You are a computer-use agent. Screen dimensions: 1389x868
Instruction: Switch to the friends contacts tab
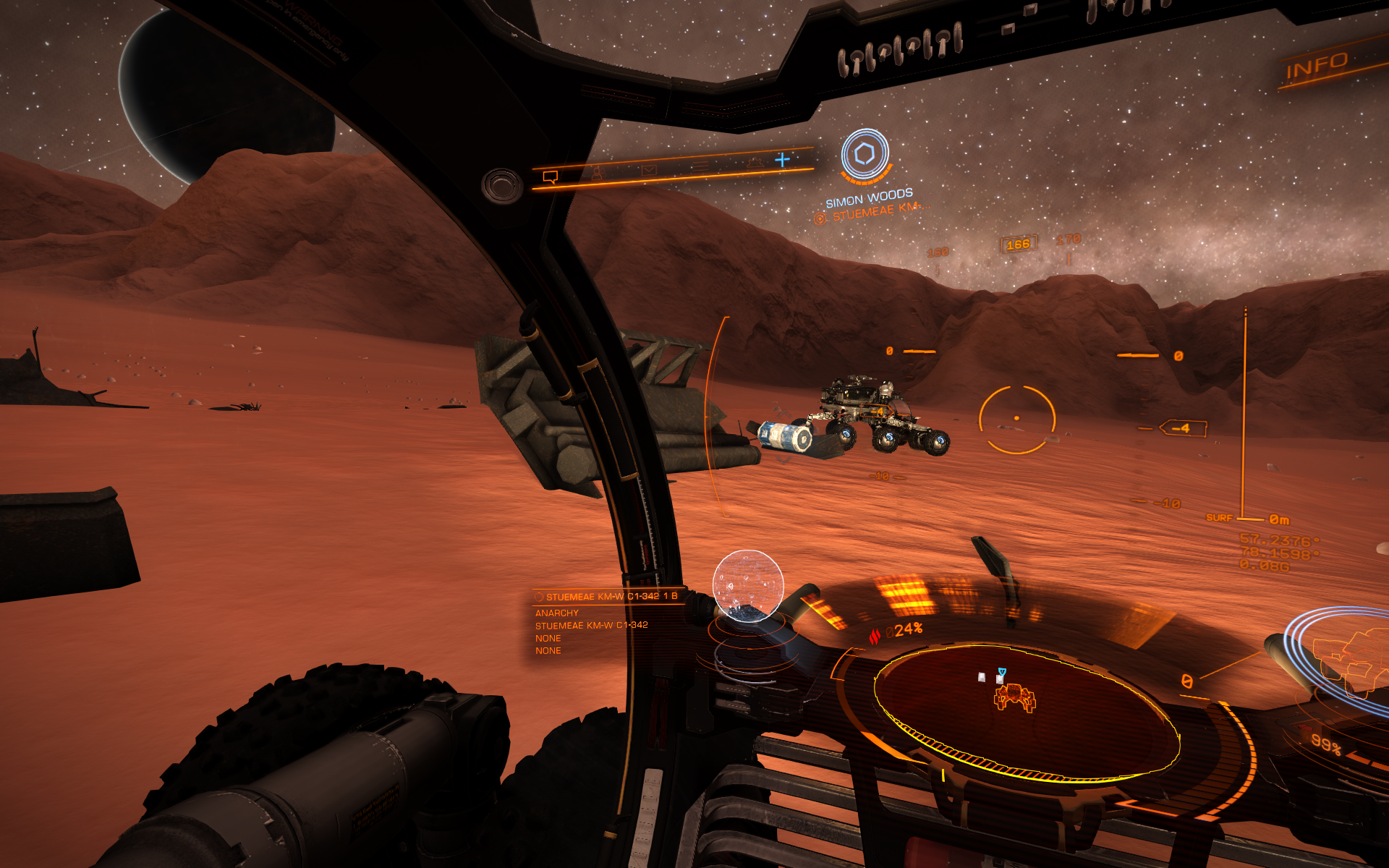(x=597, y=173)
